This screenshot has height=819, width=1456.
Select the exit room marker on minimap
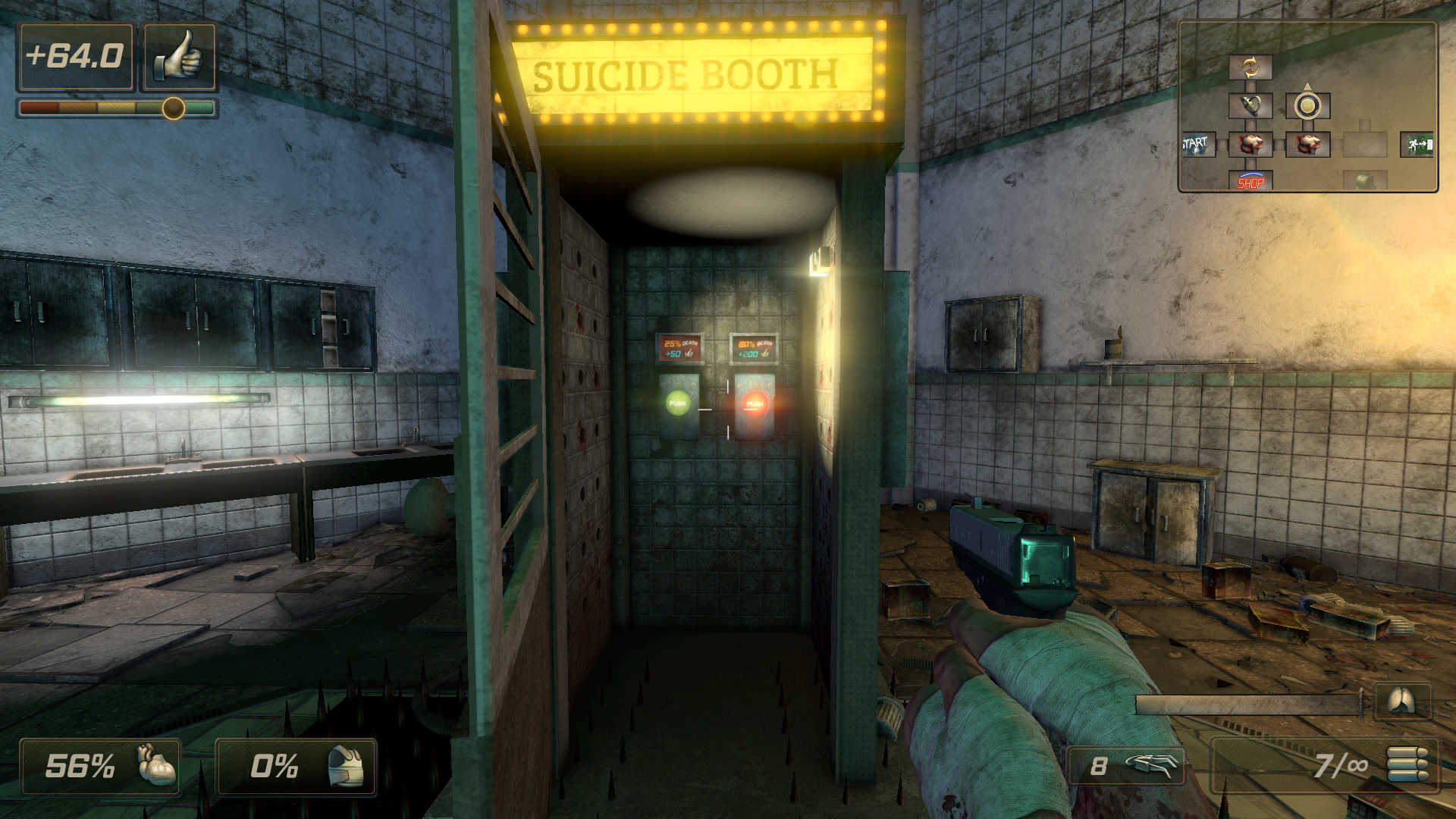coord(1417,144)
